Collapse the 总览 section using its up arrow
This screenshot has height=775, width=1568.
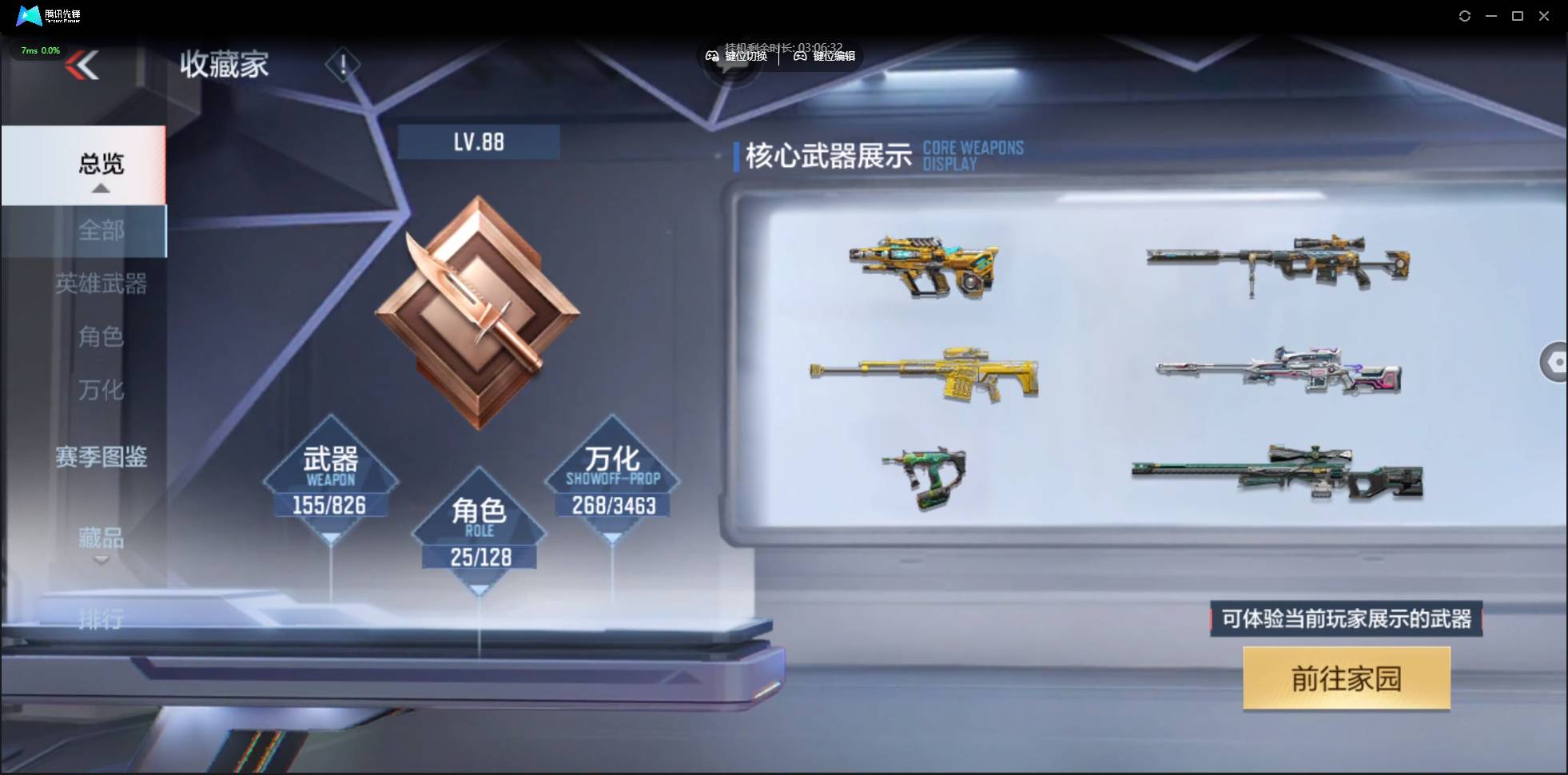tap(100, 188)
